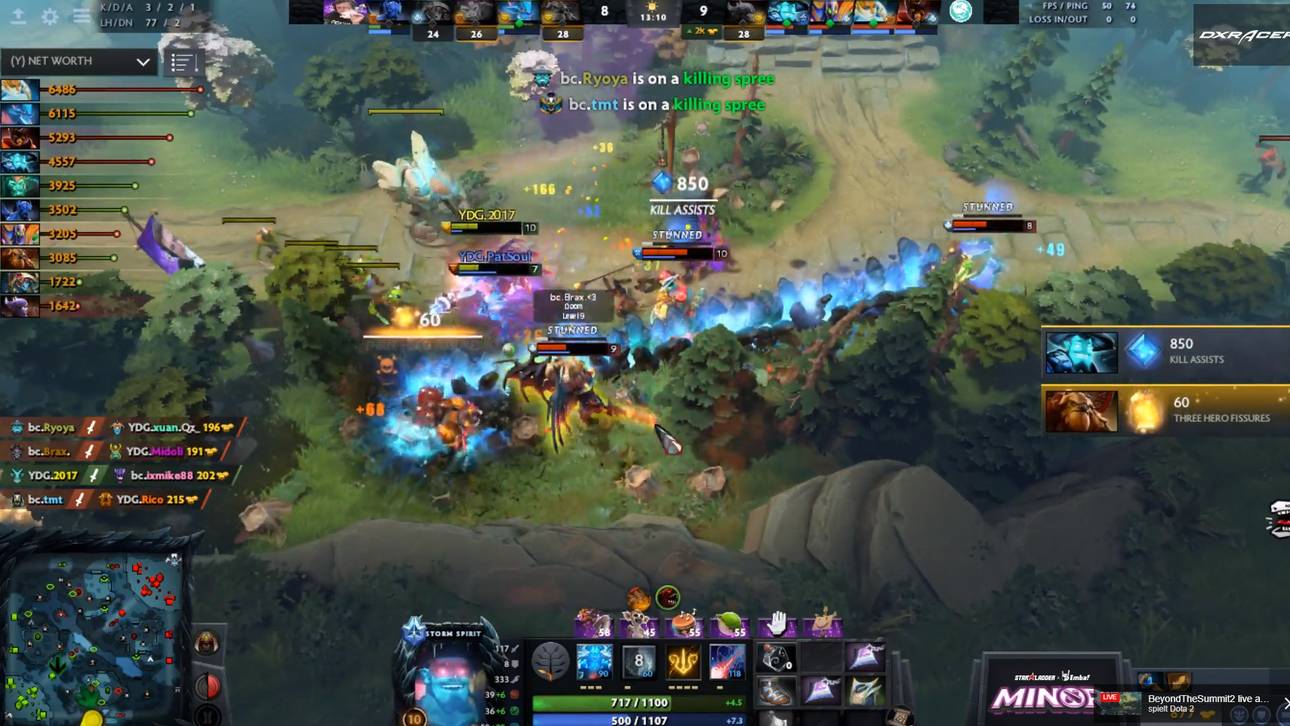Select the streamer portrait in the top bar
This screenshot has height=726, width=1290.
point(960,11)
